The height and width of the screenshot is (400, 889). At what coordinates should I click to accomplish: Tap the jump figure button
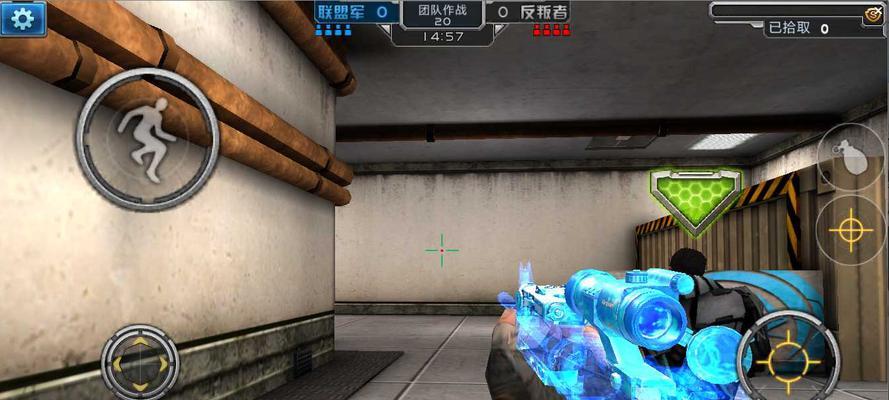(147, 139)
